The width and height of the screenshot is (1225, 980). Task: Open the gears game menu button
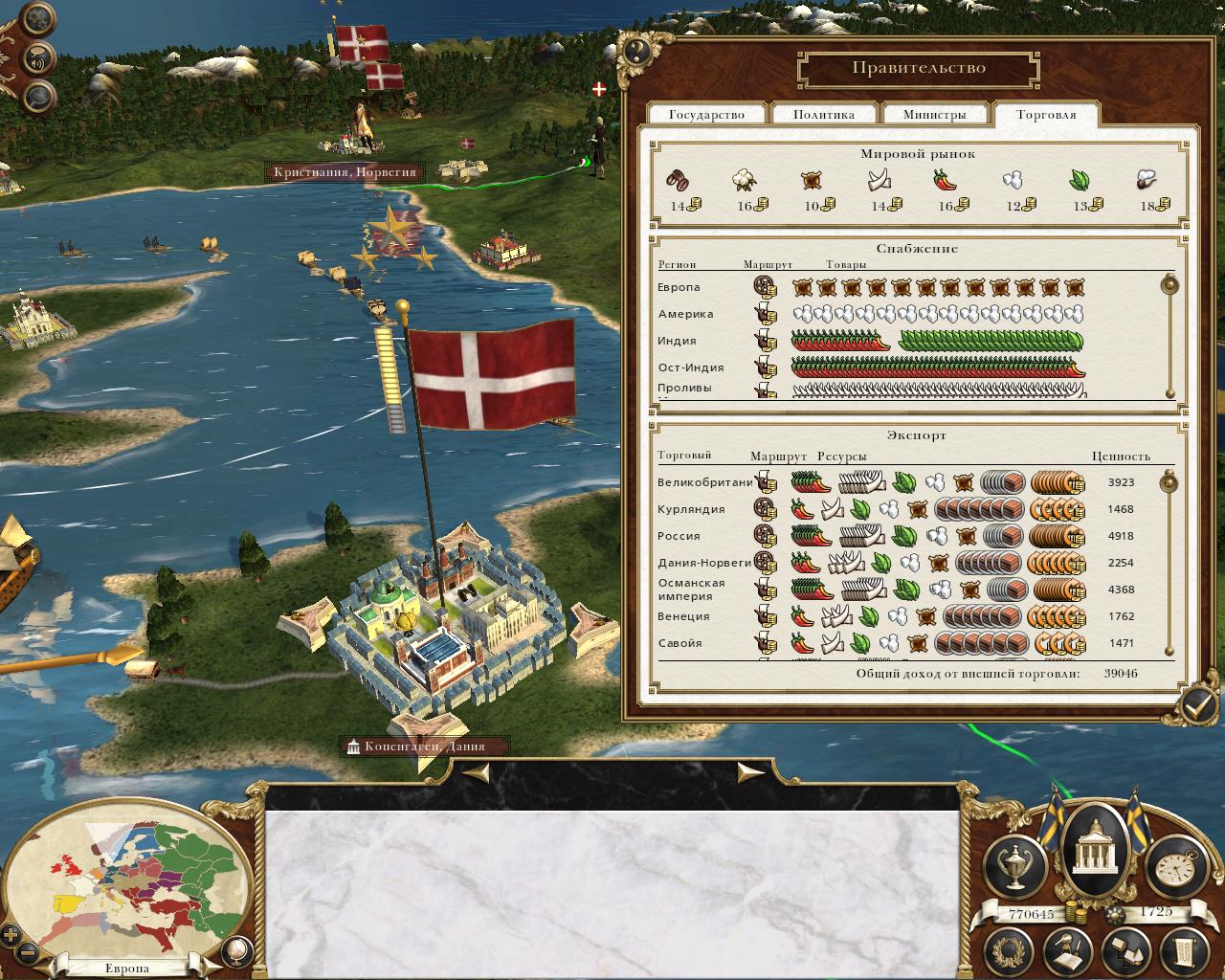point(39,19)
